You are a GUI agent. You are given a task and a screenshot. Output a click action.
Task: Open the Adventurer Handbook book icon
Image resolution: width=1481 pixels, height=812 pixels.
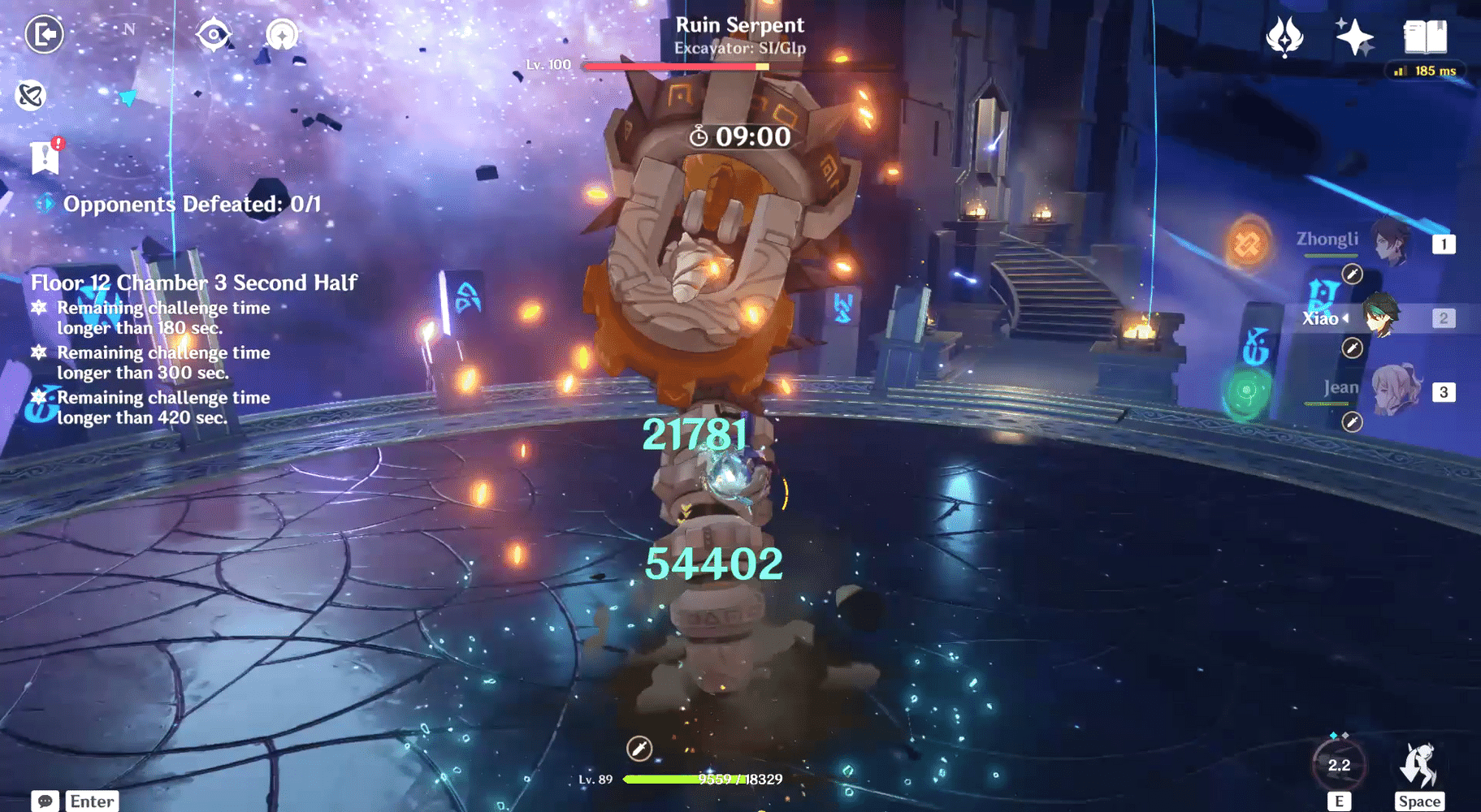point(1423,36)
